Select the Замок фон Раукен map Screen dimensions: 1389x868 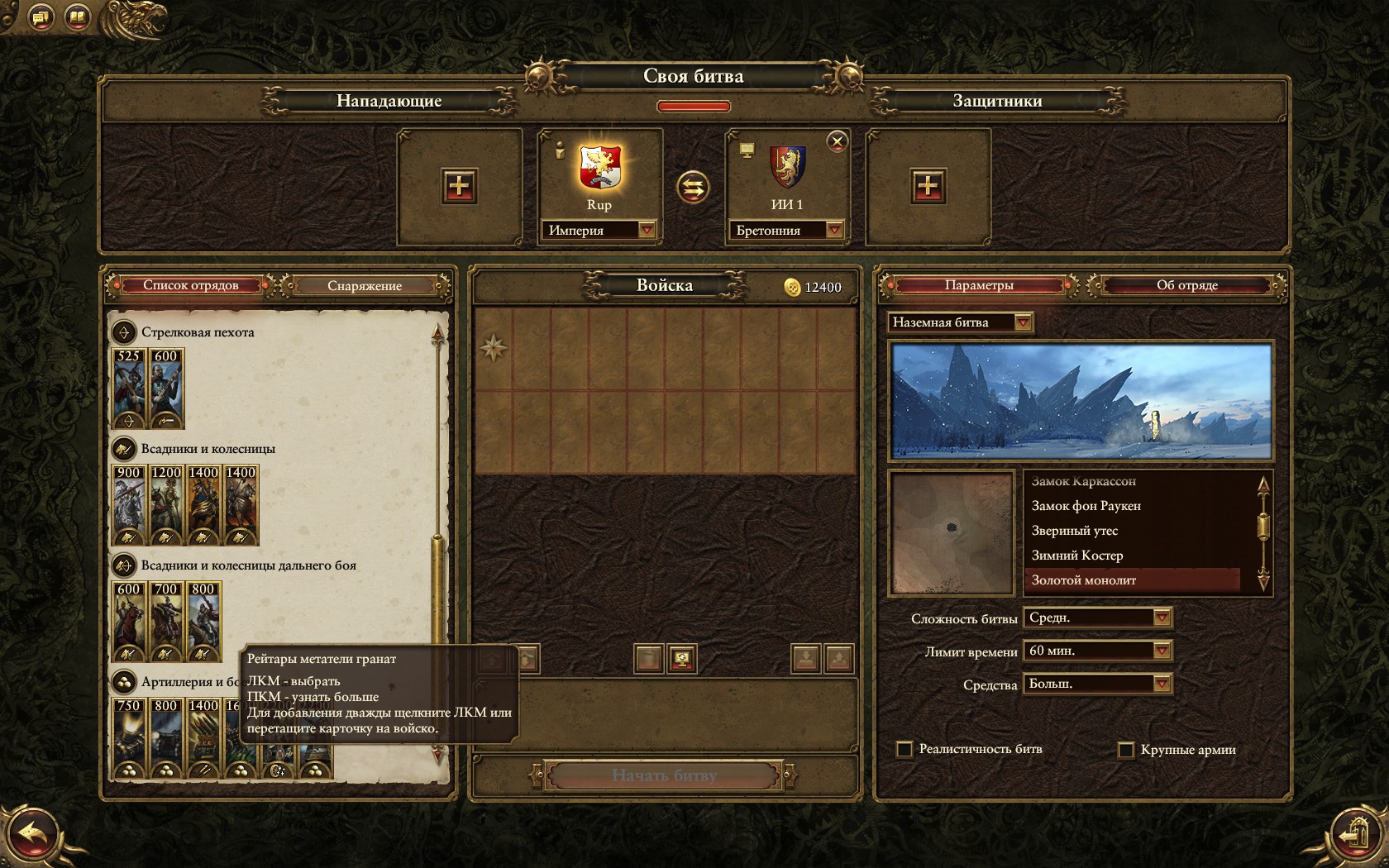1086,506
